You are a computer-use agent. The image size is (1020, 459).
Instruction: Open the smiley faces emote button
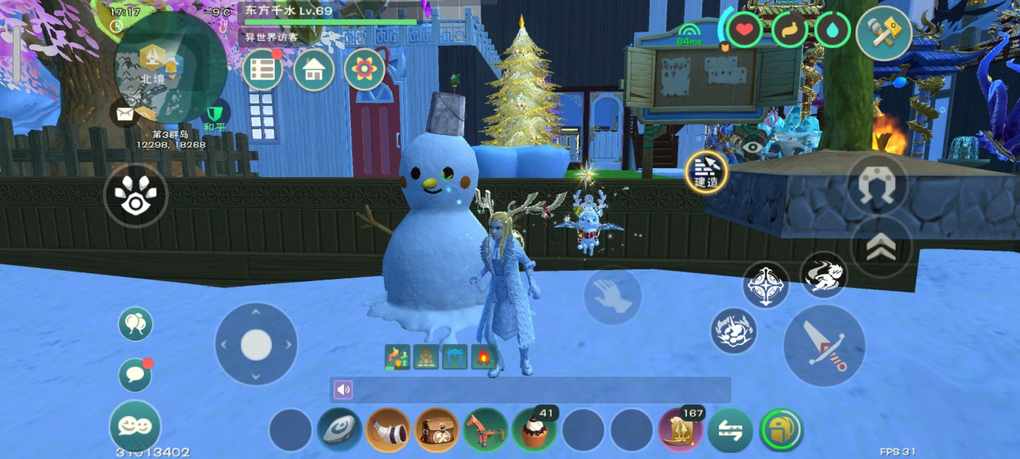135,426
